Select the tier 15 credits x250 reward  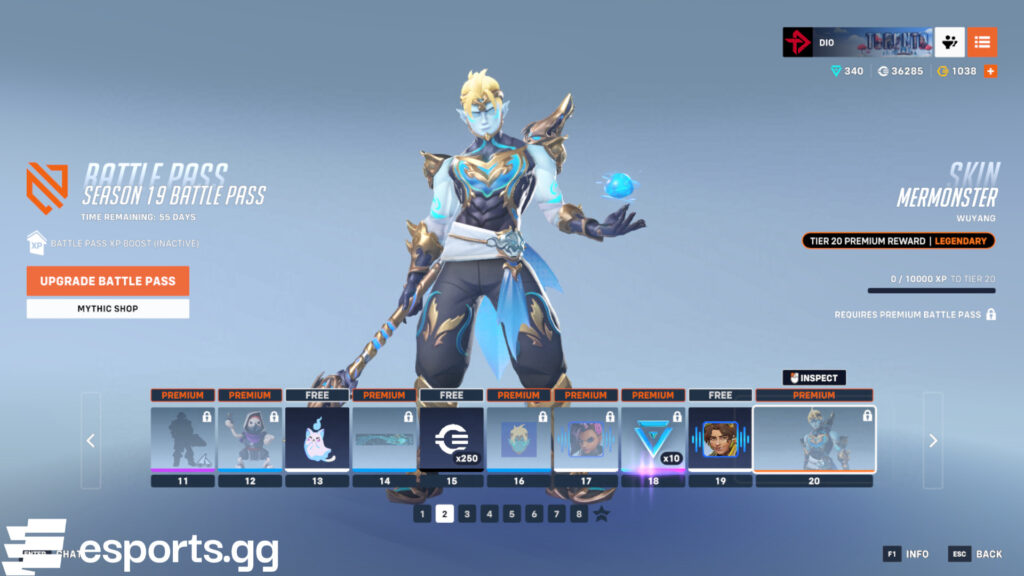pos(451,439)
